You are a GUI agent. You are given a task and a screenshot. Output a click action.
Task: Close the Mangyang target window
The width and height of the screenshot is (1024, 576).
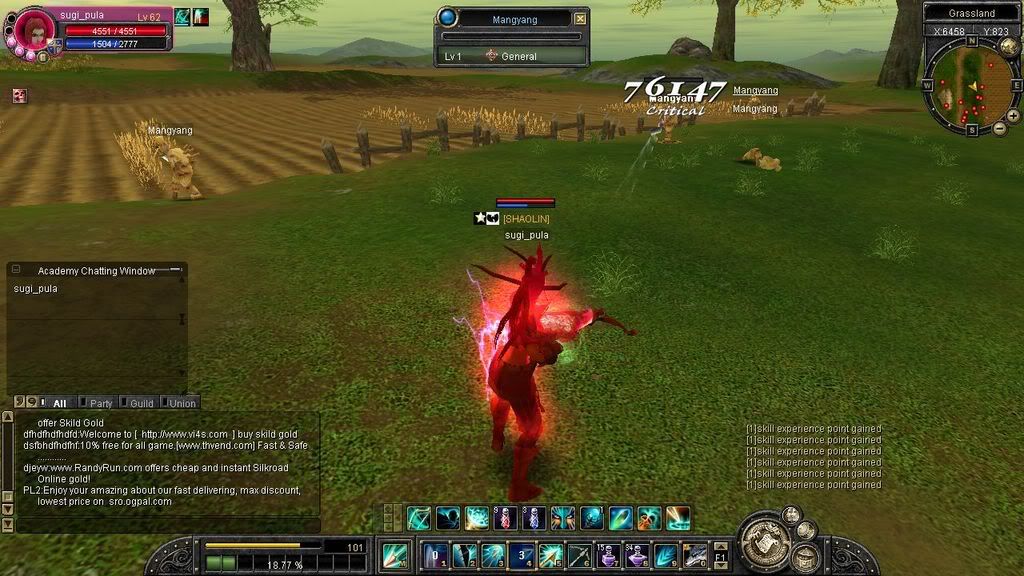click(x=581, y=18)
